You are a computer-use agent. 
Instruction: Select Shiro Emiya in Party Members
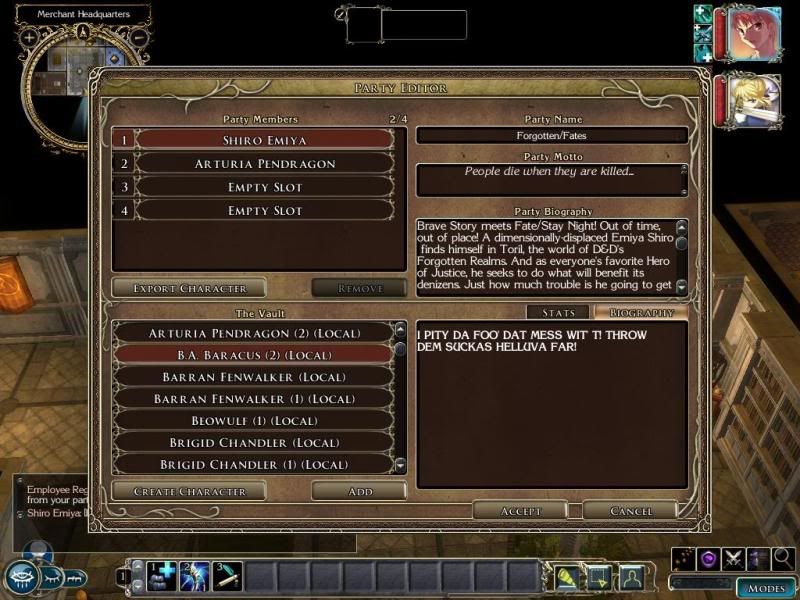click(x=264, y=140)
